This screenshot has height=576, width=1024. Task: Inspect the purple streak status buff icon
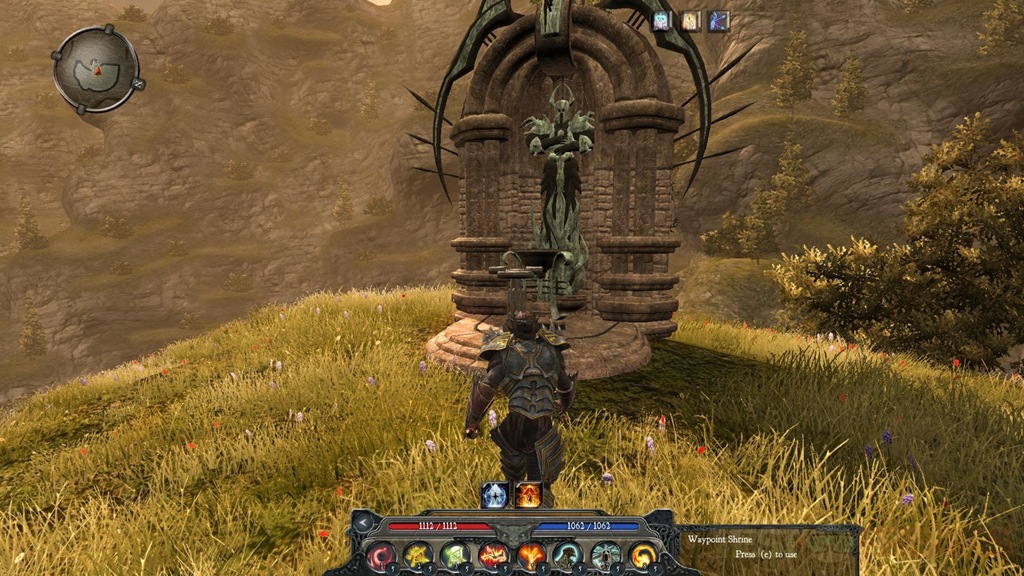click(x=719, y=21)
